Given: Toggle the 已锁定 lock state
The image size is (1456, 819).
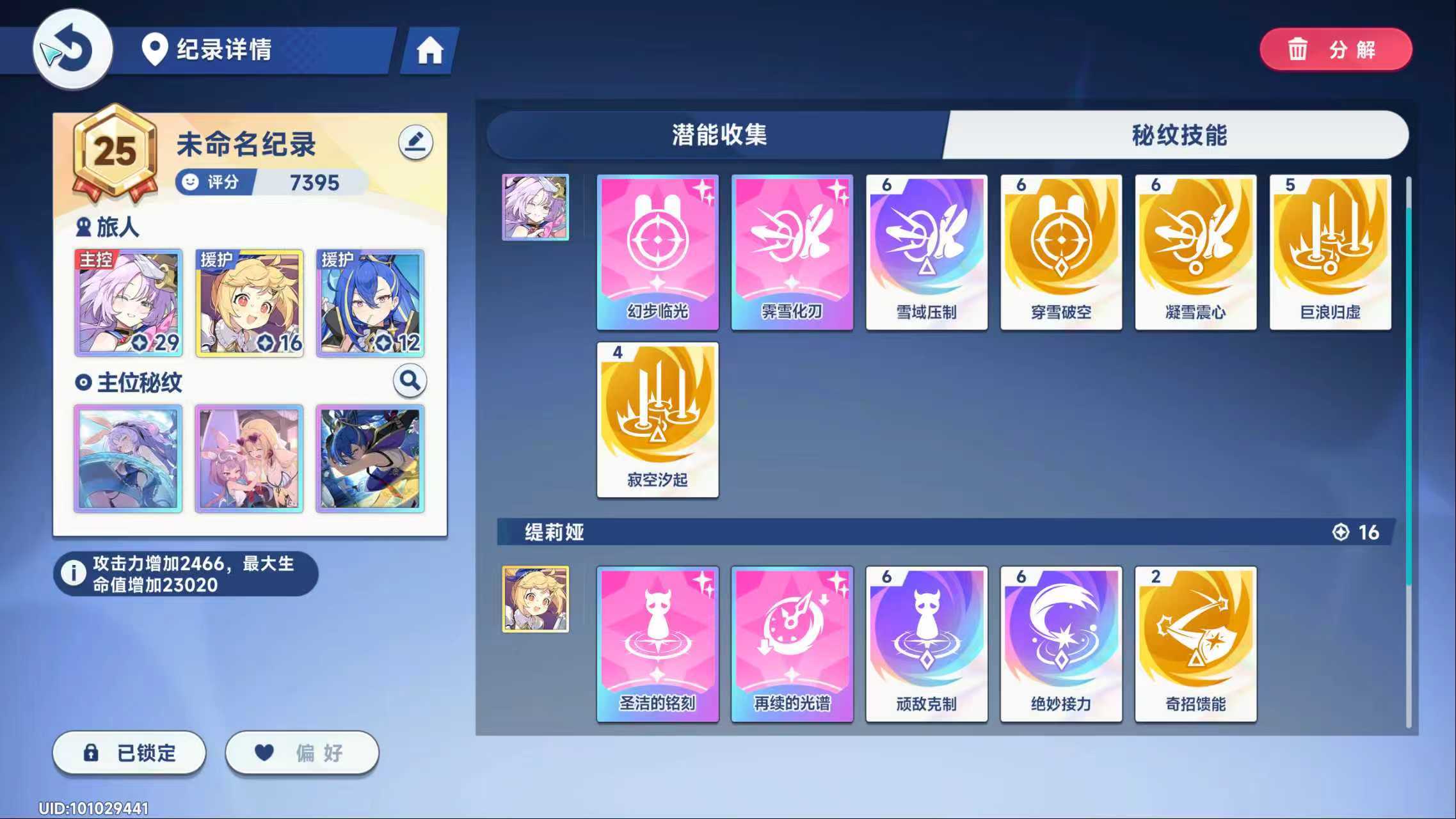Looking at the screenshot, I should click(128, 752).
